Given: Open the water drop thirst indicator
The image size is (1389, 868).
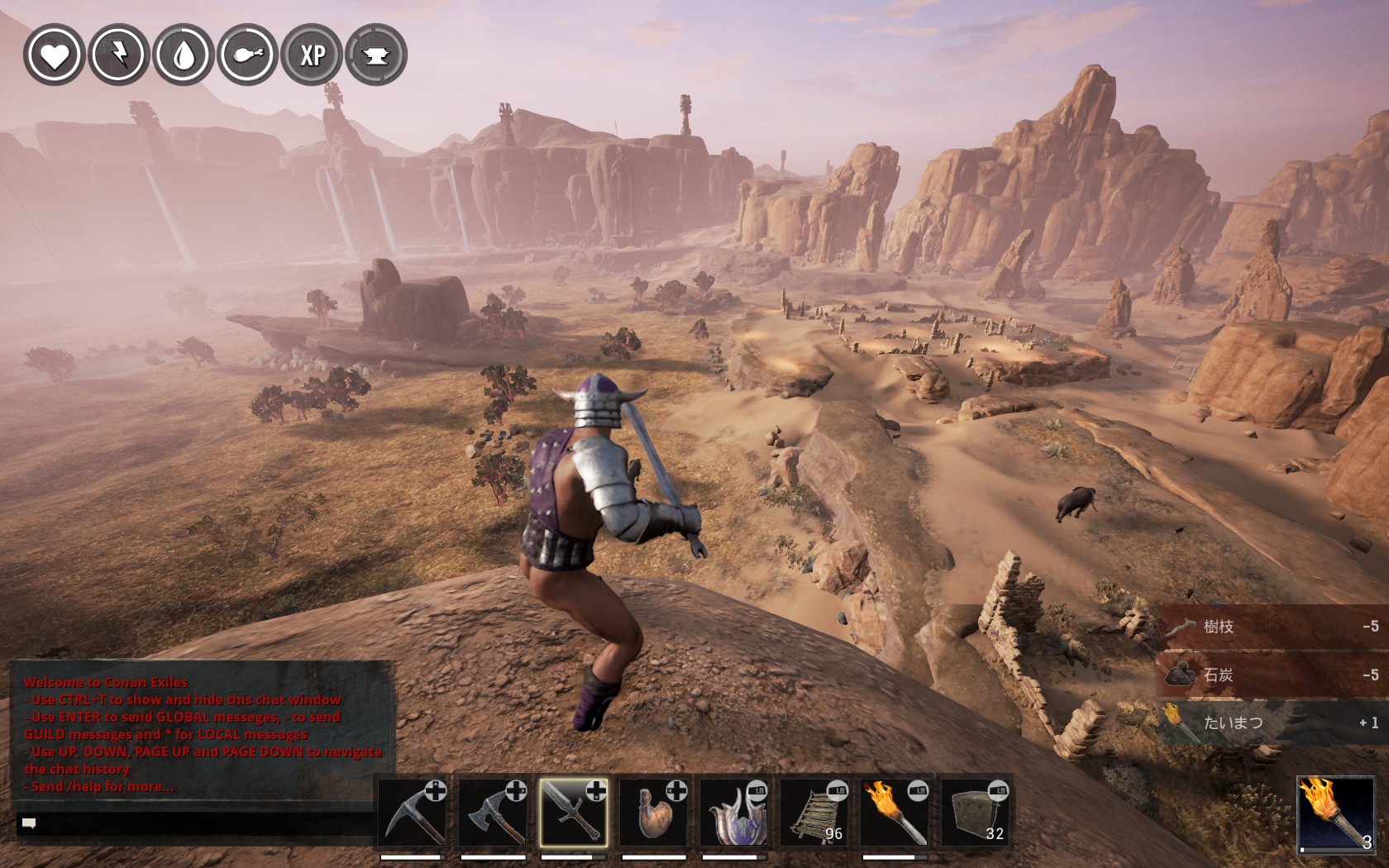Looking at the screenshot, I should [183, 55].
